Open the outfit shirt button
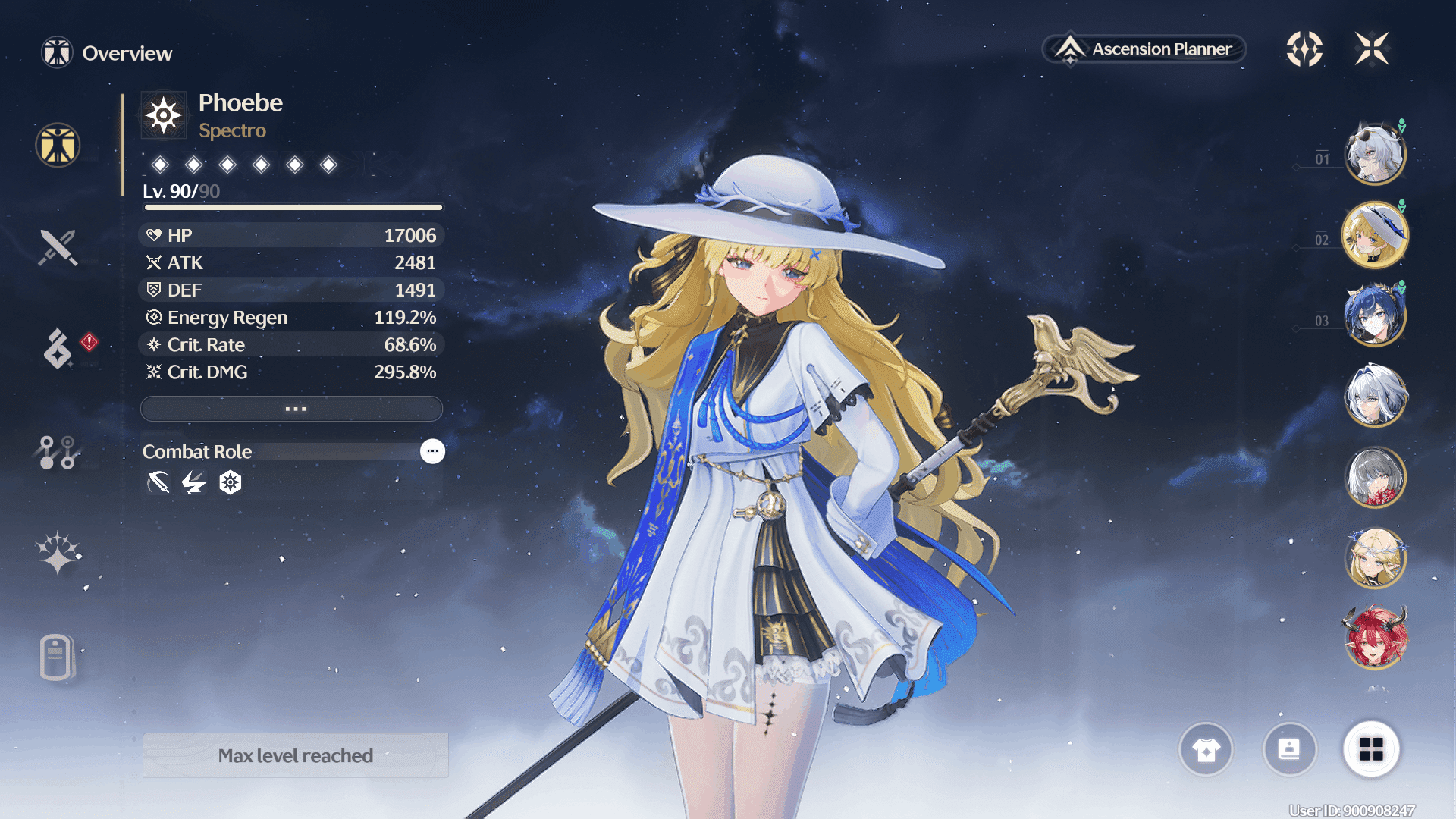The height and width of the screenshot is (819, 1456). pyautogui.click(x=1206, y=749)
